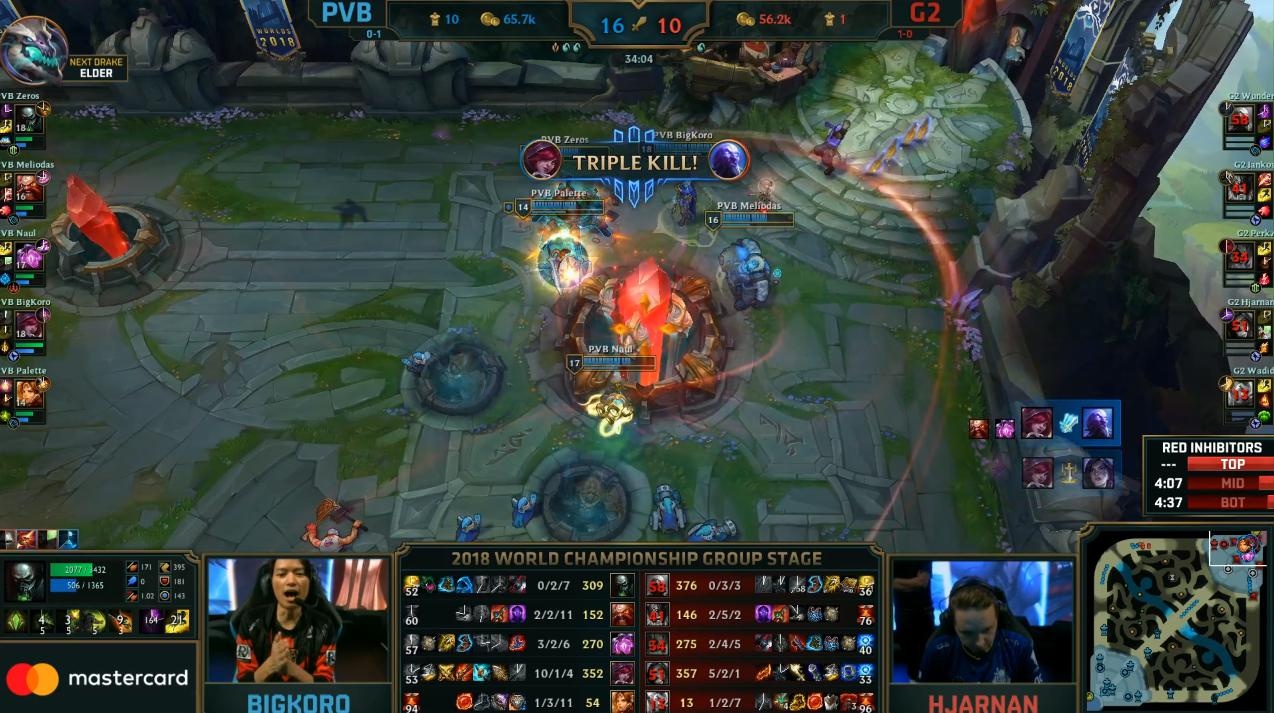The height and width of the screenshot is (713, 1274).
Task: Choose G2 Wadid's portrait in the team sidebar
Action: pyautogui.click(x=1241, y=393)
